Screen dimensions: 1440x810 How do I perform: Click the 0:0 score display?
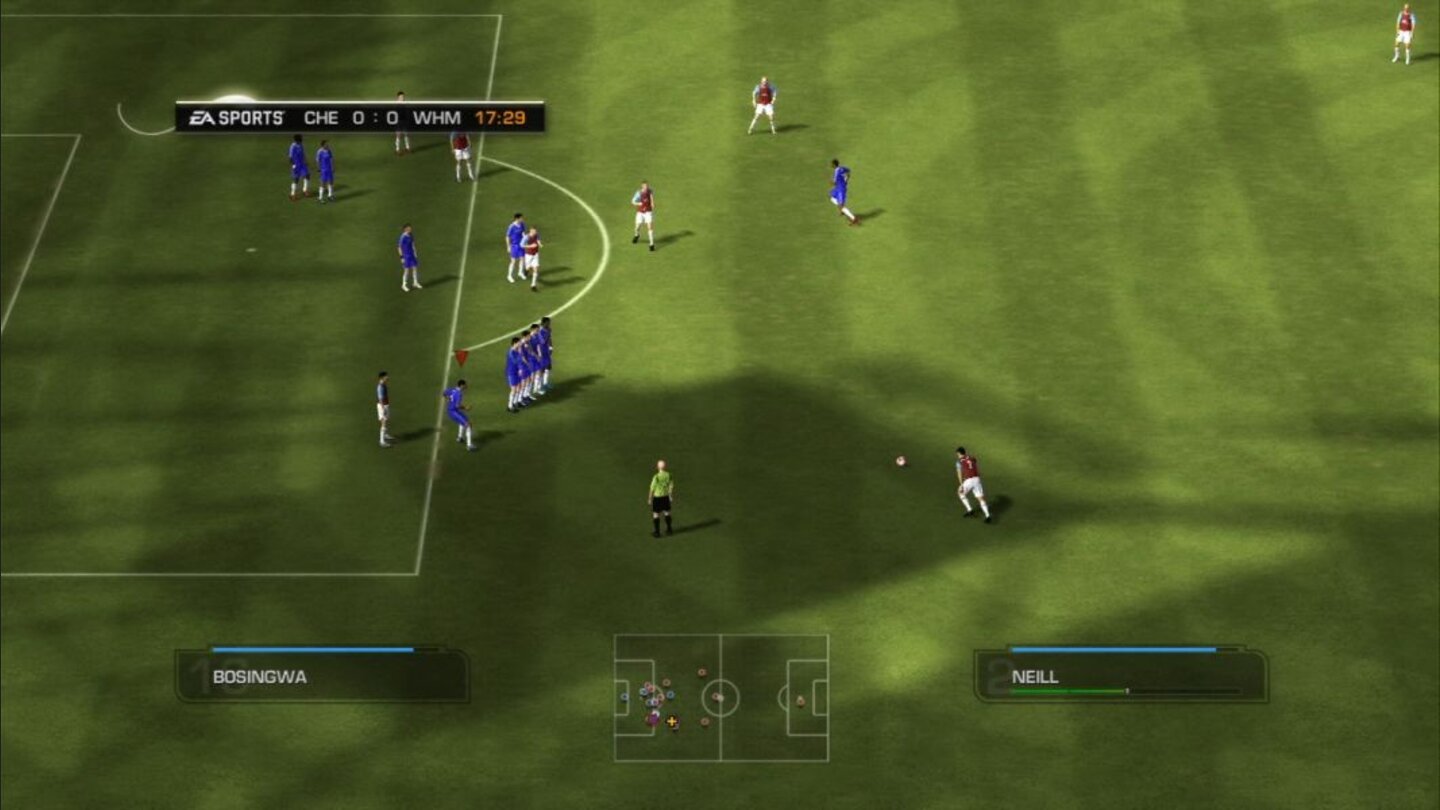point(374,117)
